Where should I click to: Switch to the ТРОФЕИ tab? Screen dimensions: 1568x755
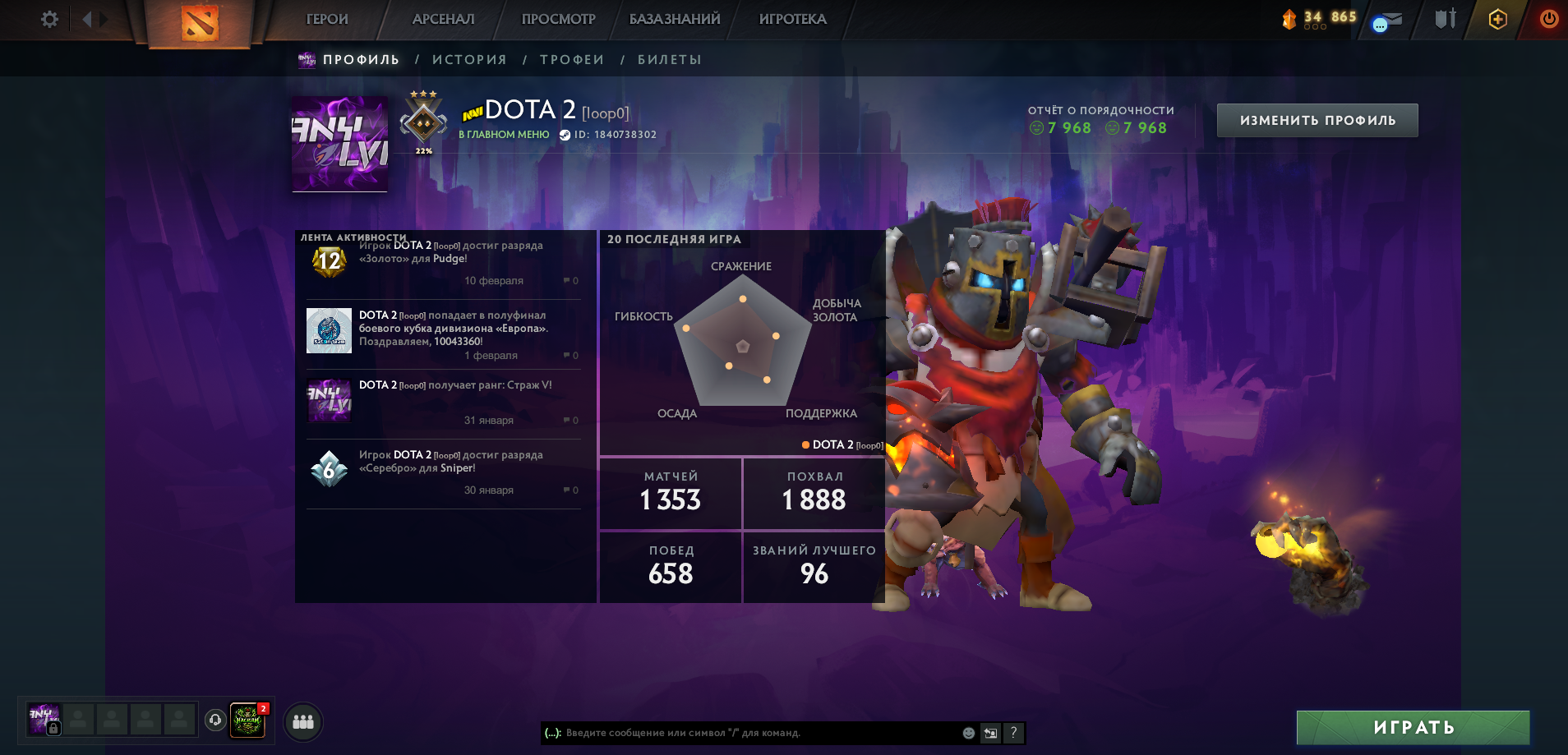(573, 59)
